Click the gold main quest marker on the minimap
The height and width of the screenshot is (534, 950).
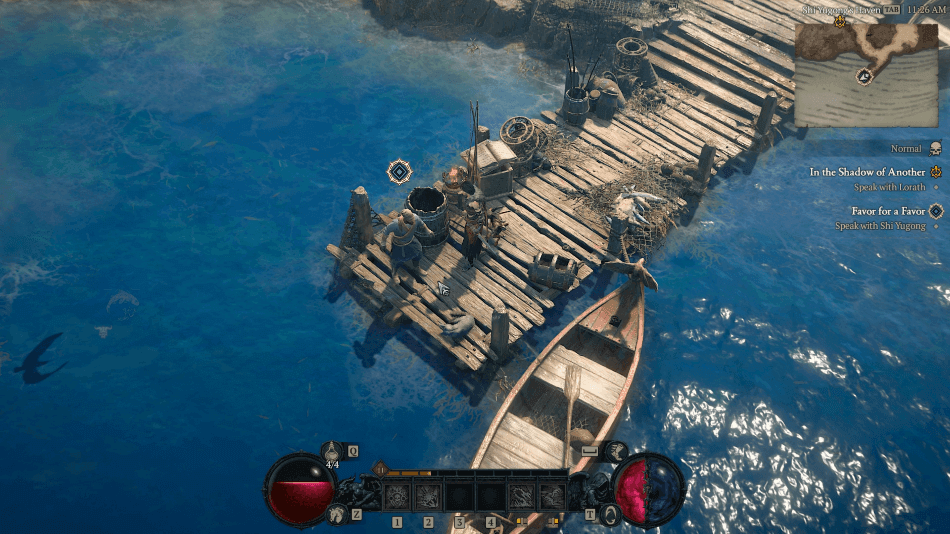(x=838, y=20)
